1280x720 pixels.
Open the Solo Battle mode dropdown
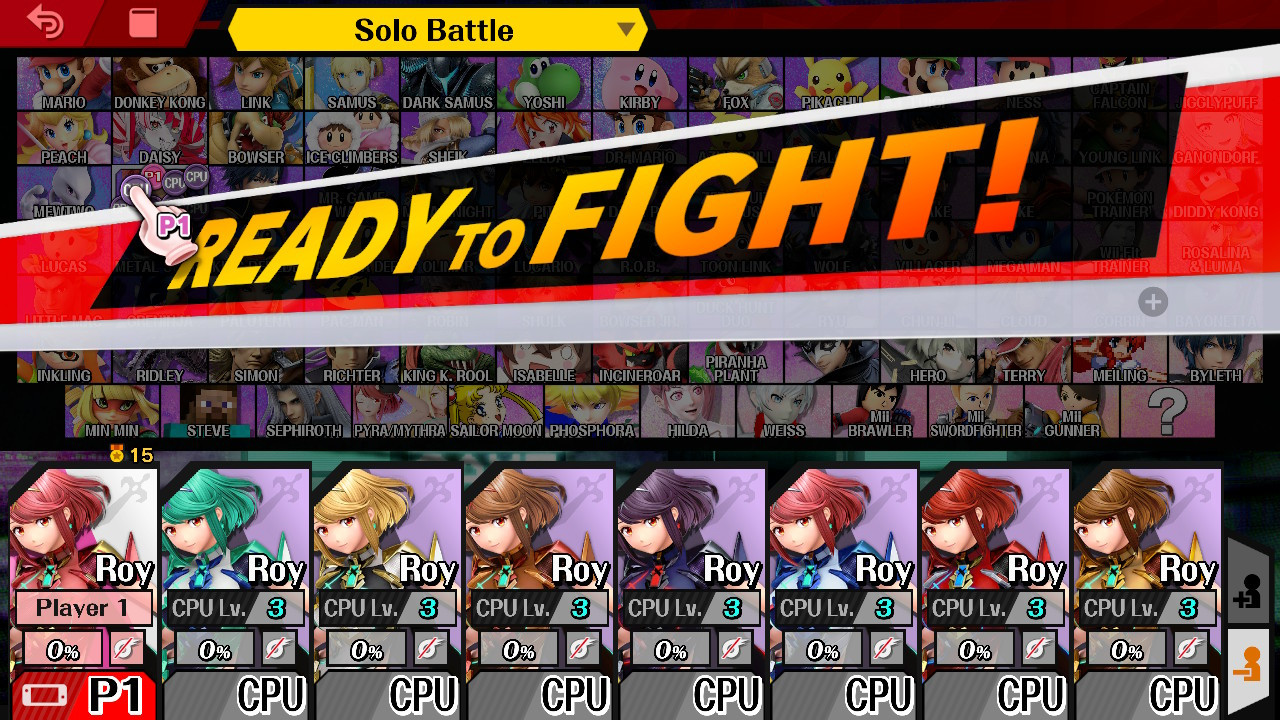tap(435, 30)
